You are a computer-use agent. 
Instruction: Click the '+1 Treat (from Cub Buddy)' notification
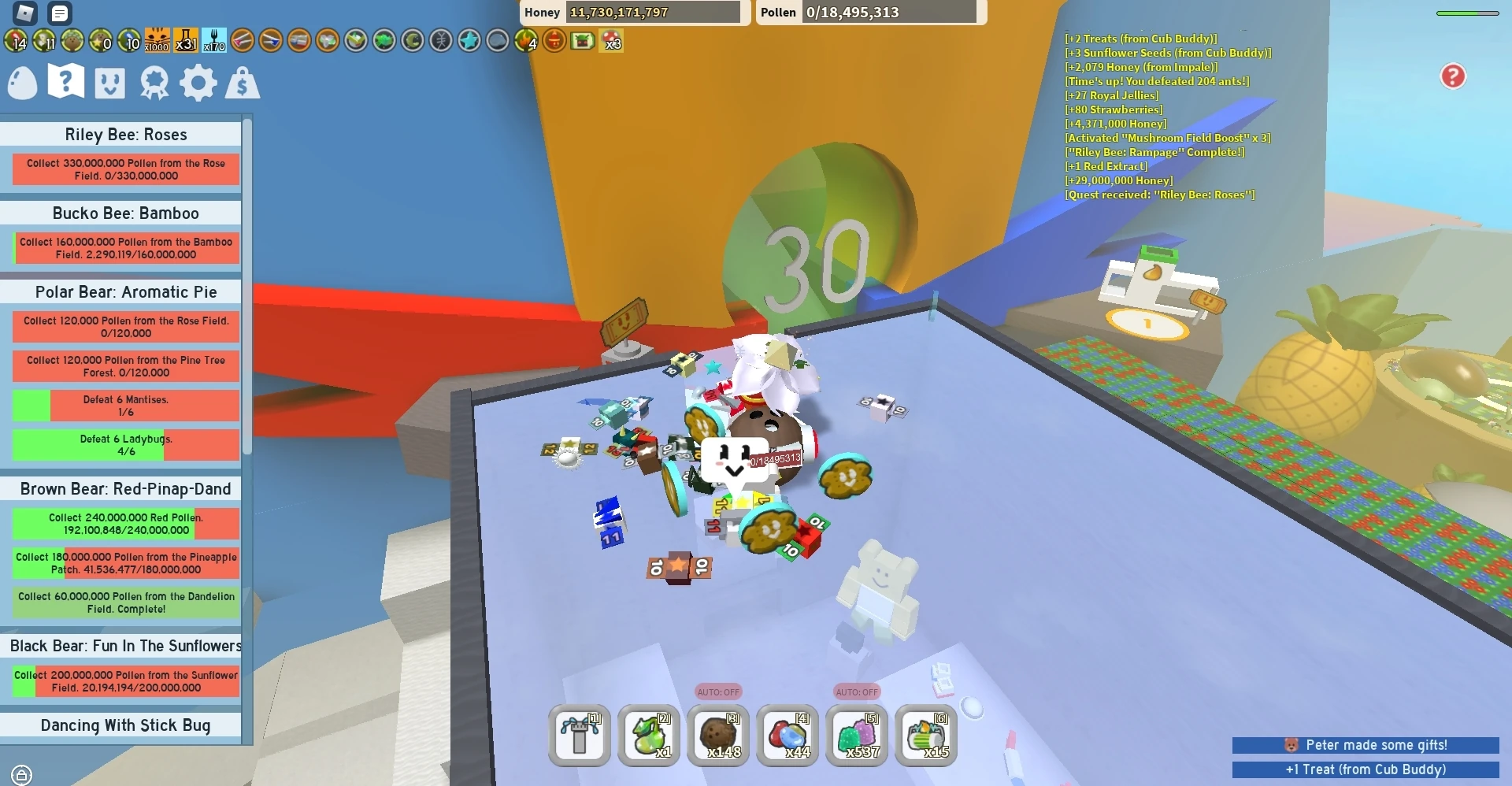(1365, 770)
